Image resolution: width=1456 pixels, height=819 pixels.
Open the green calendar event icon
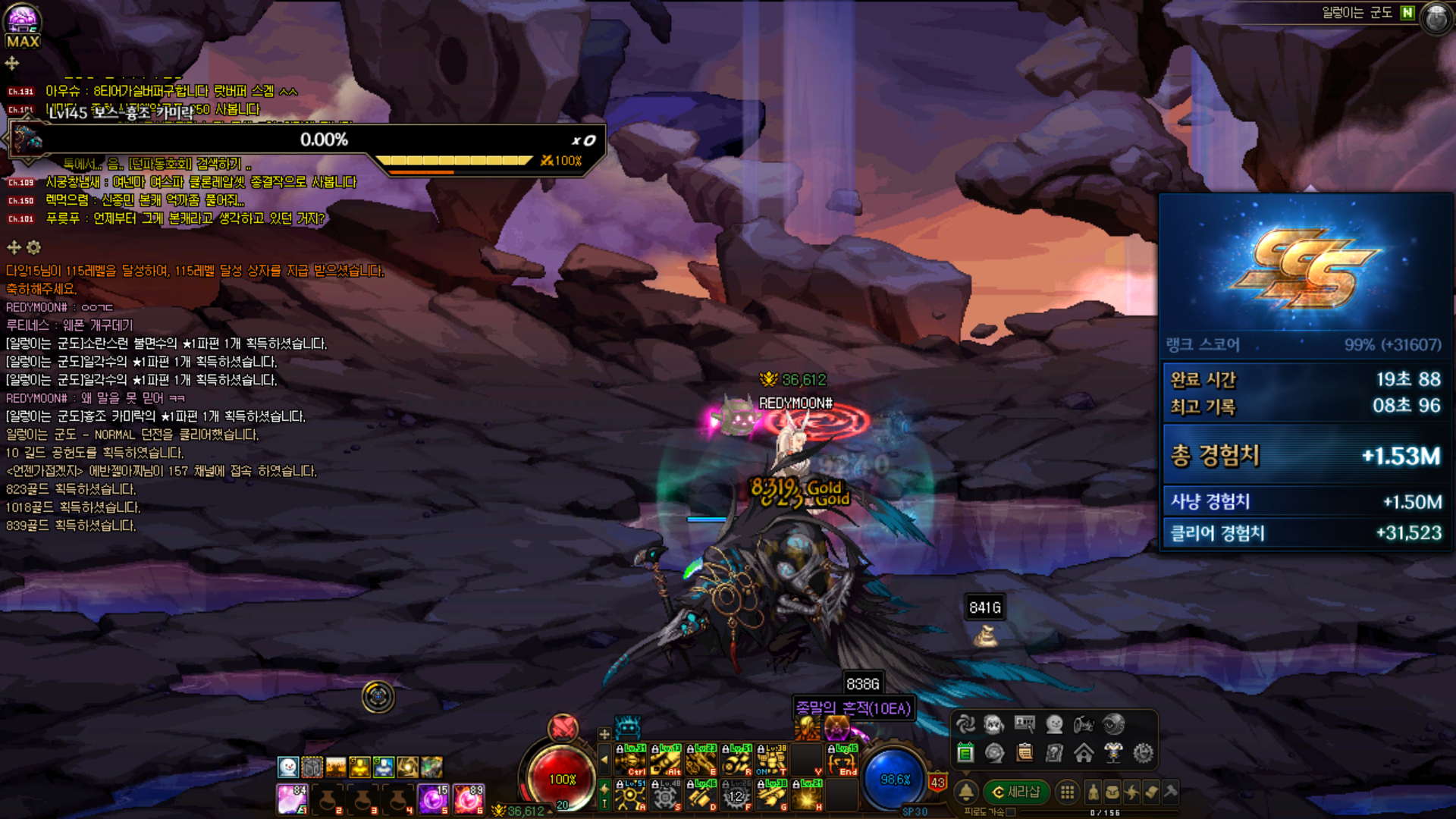coord(965,753)
